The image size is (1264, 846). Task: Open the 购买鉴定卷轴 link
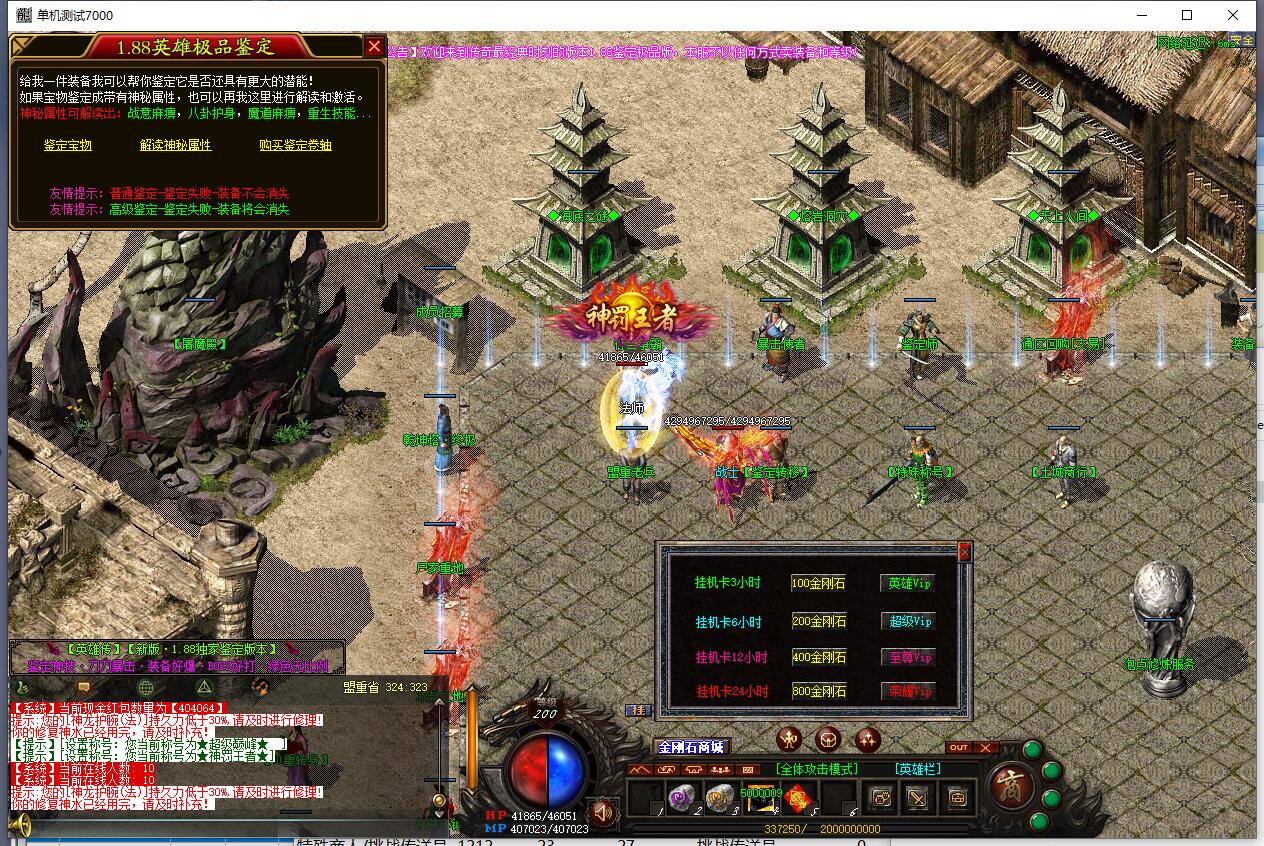295,145
